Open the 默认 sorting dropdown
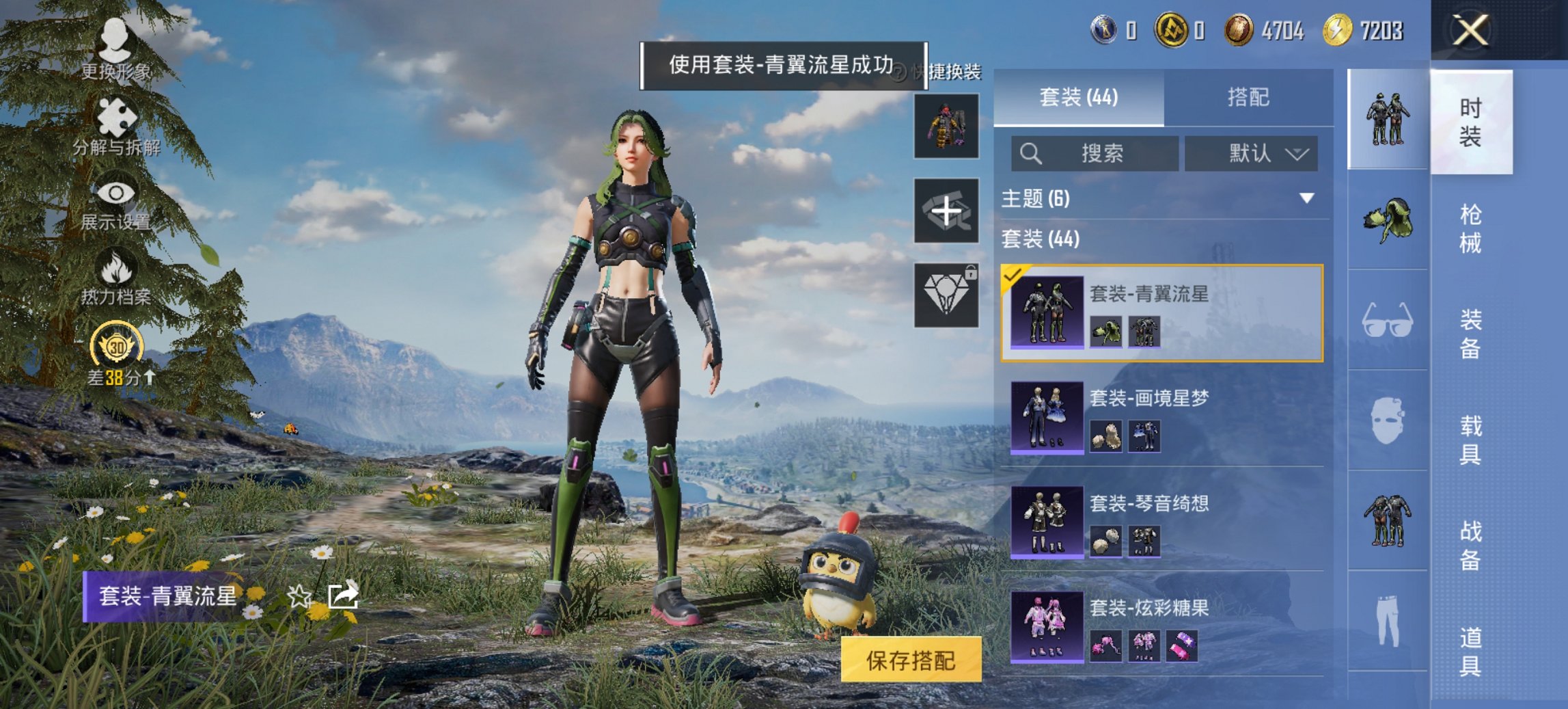Screen dimensions: 1568x709 point(1250,153)
